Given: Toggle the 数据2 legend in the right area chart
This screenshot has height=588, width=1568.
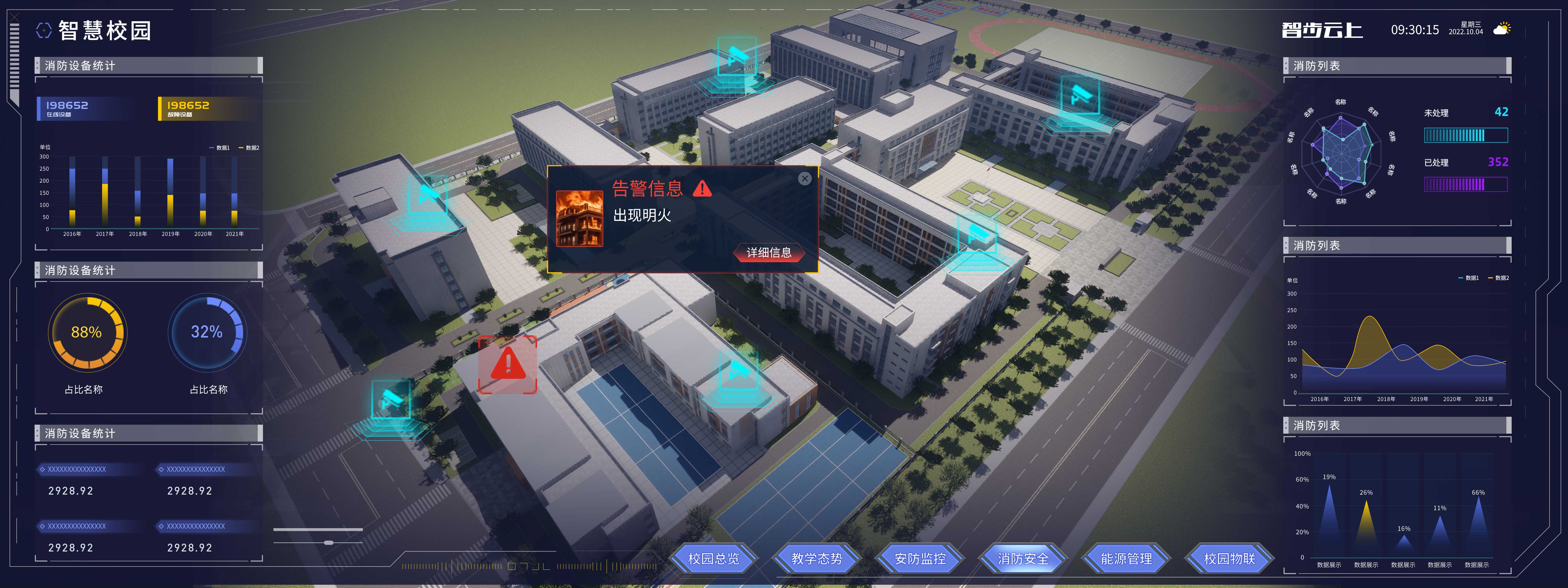Looking at the screenshot, I should (1498, 278).
